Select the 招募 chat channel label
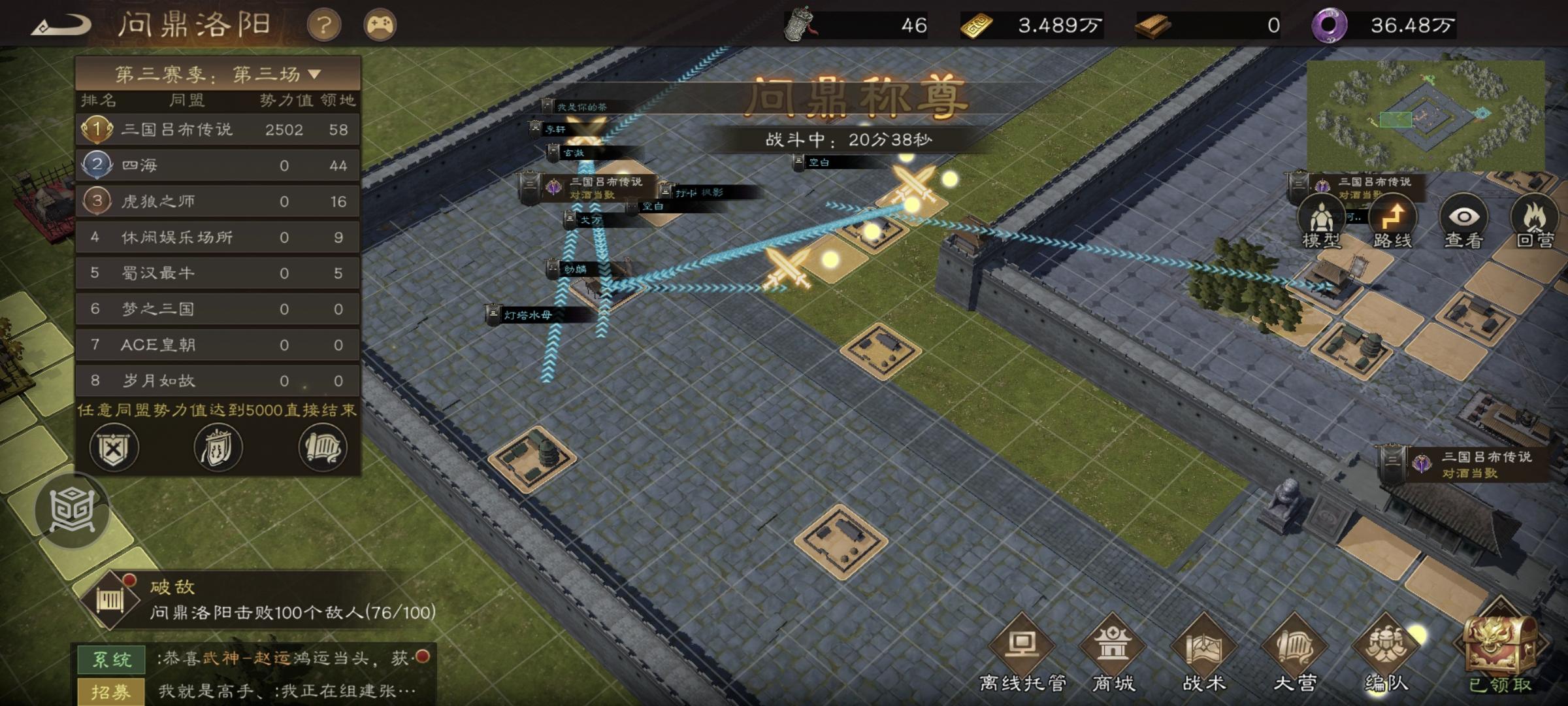 (112, 690)
